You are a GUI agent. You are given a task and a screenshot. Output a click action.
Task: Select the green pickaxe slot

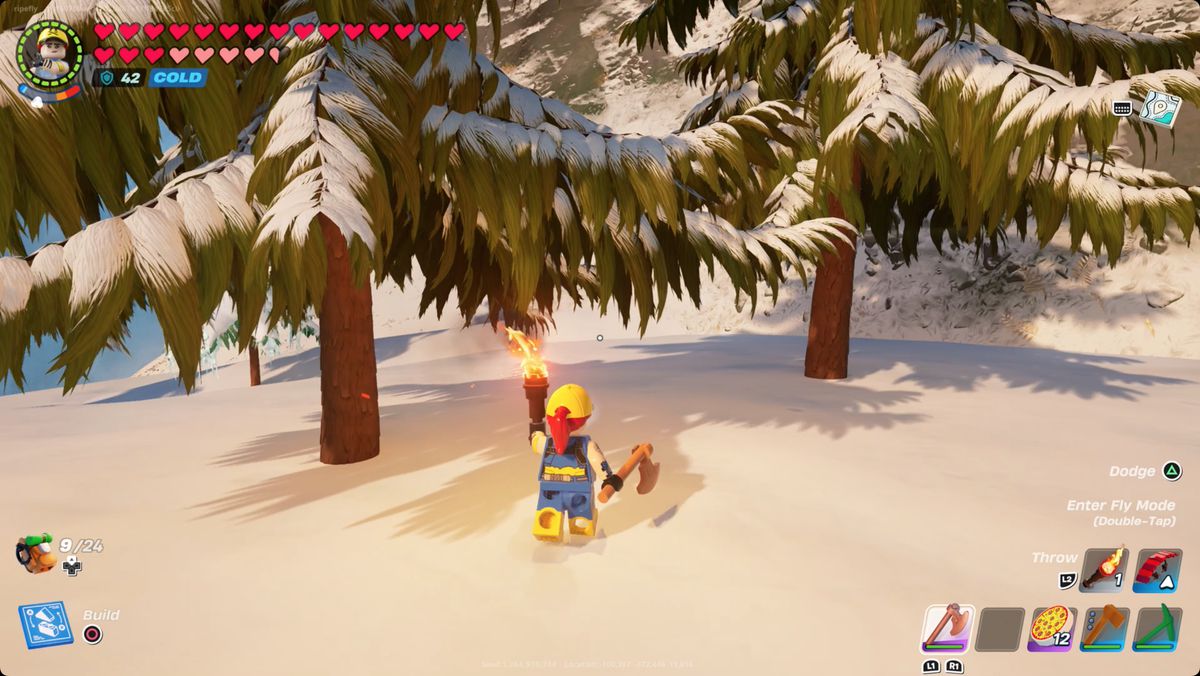[1157, 628]
